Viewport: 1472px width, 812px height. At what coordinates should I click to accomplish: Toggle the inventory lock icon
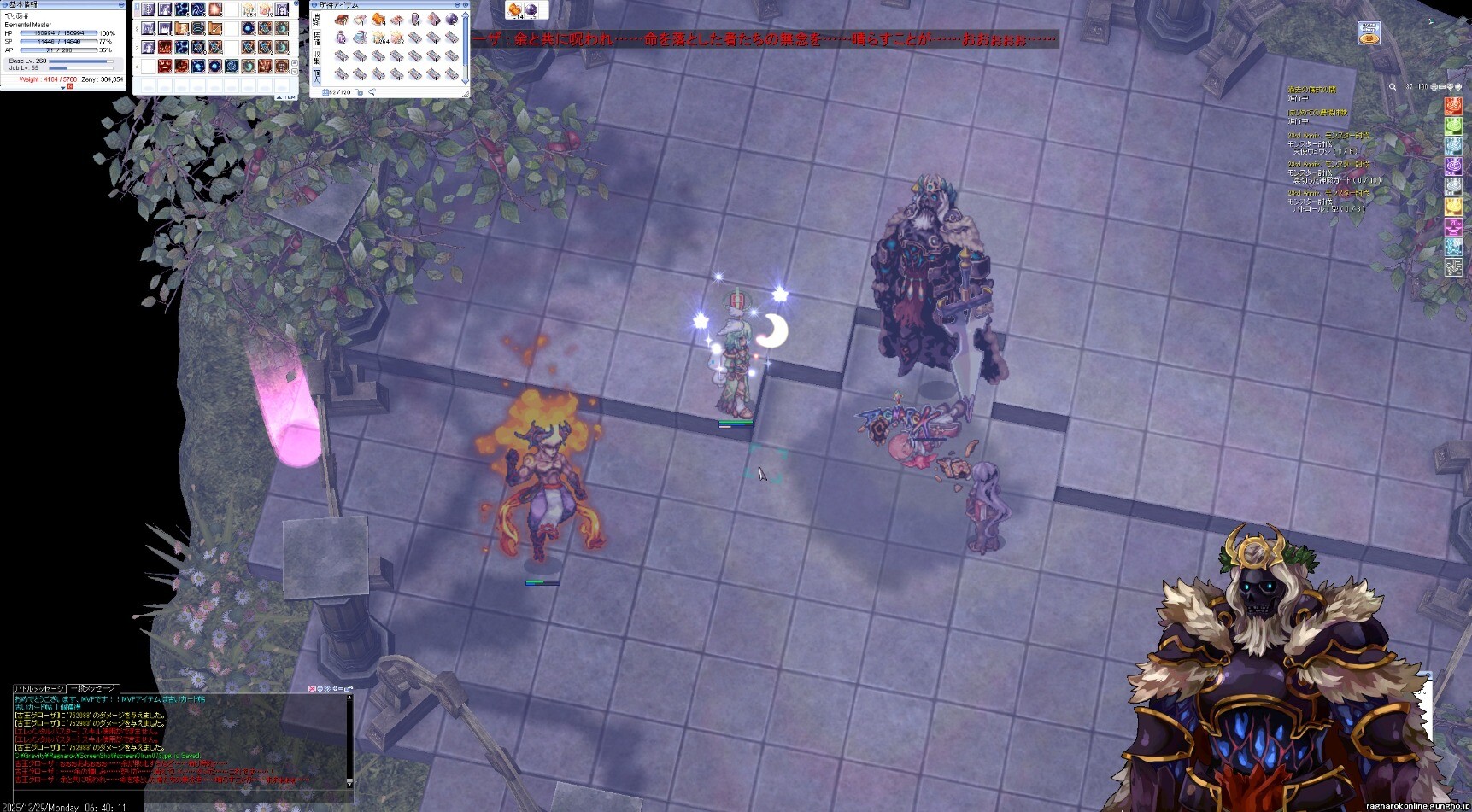pos(360,92)
